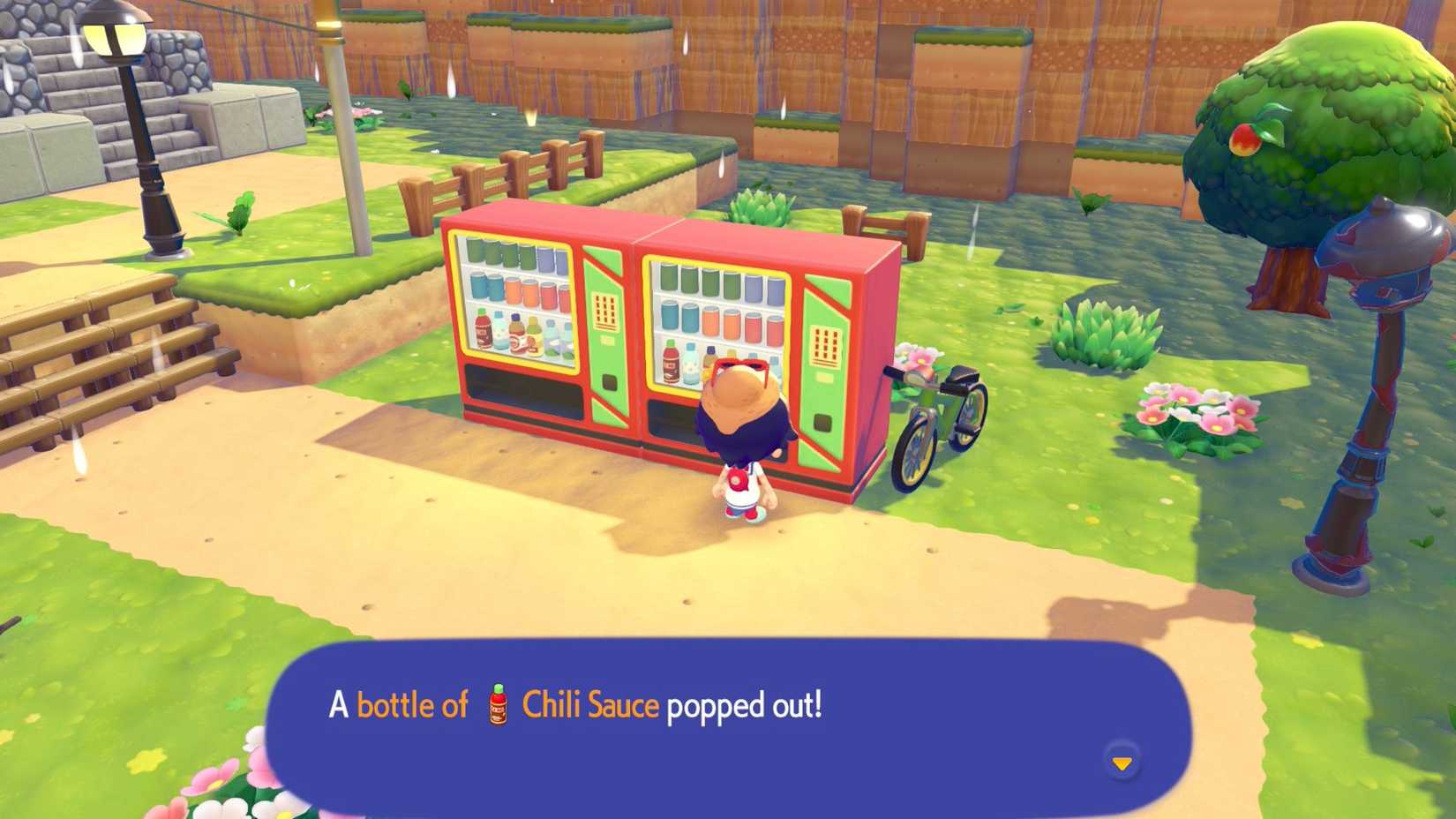Tap the yellow advance arrow on the dialog box
Screen dimensions: 1456x819
pos(1122,764)
